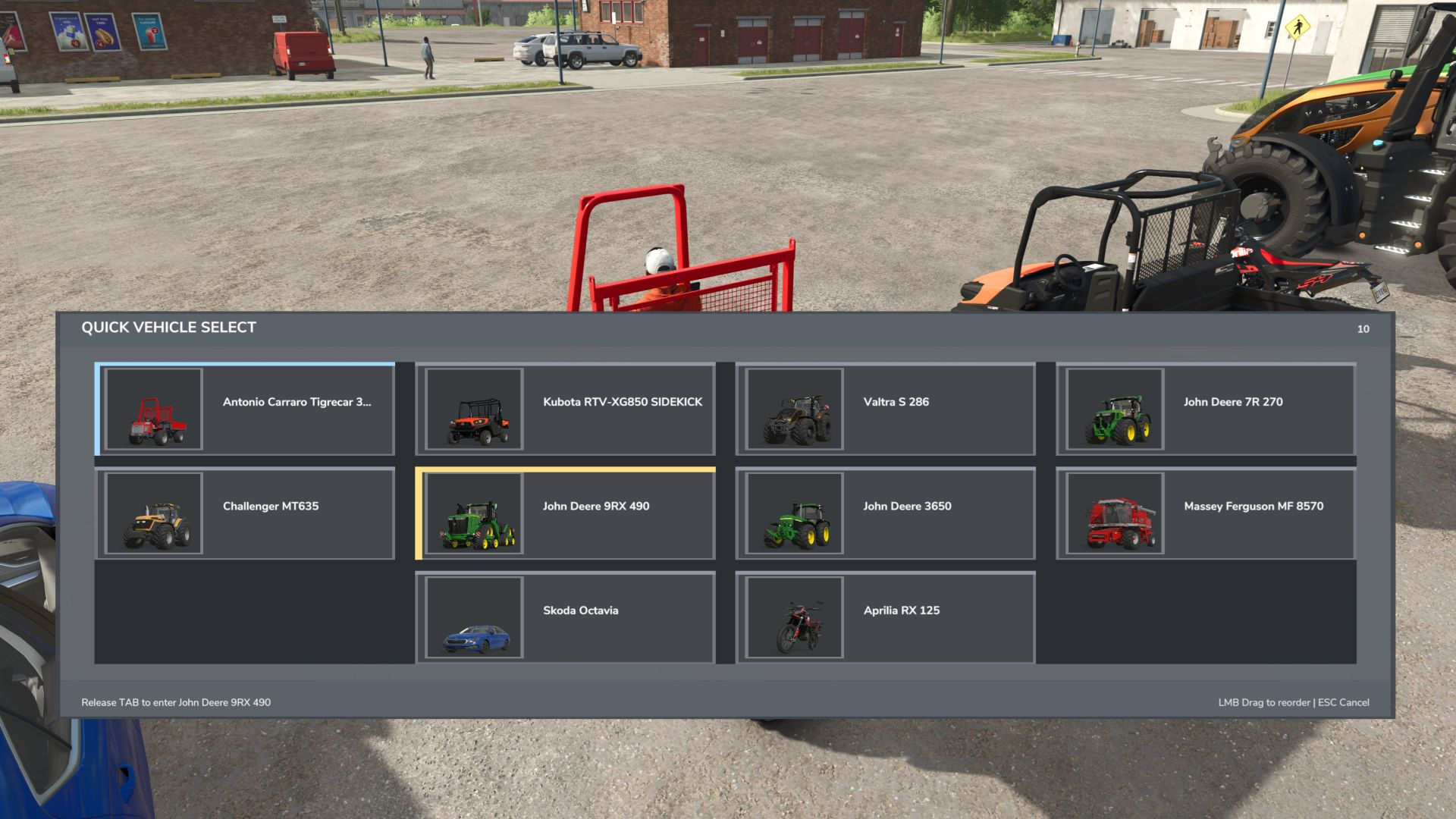
Task: Click the Valtra S 286 vehicle icon
Action: [794, 409]
